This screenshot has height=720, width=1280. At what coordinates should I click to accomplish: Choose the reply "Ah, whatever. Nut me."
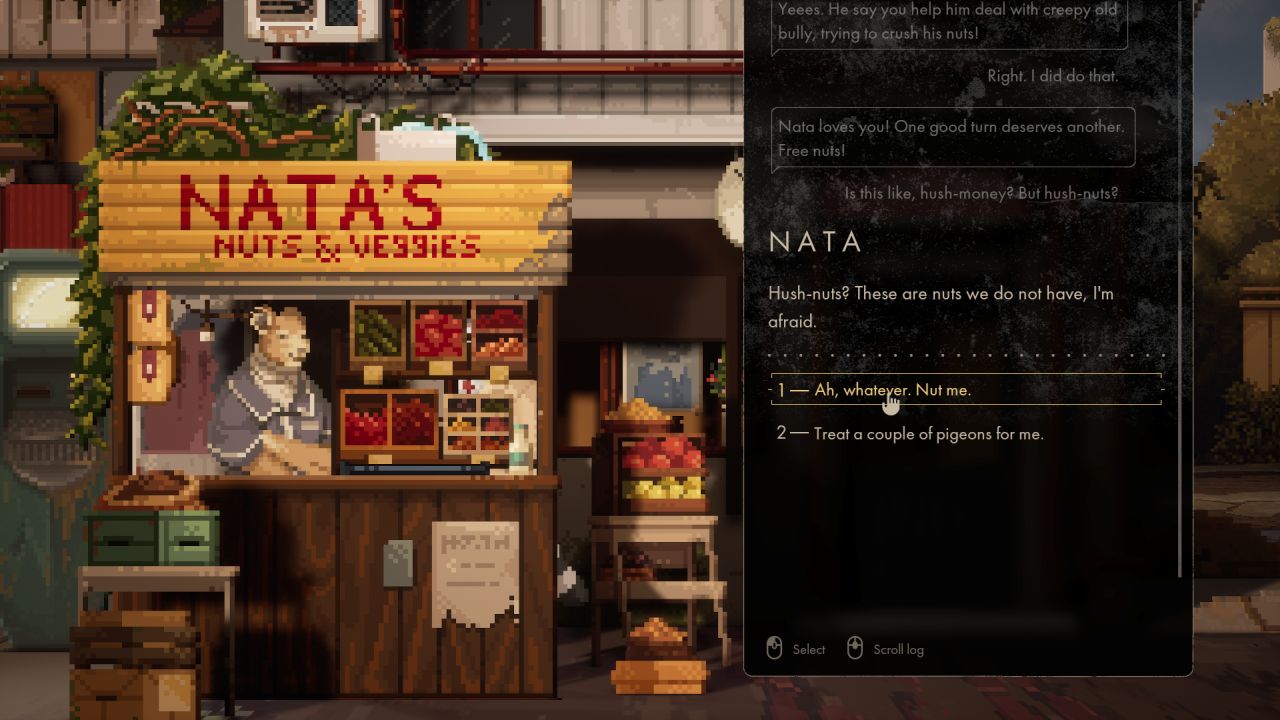892,390
